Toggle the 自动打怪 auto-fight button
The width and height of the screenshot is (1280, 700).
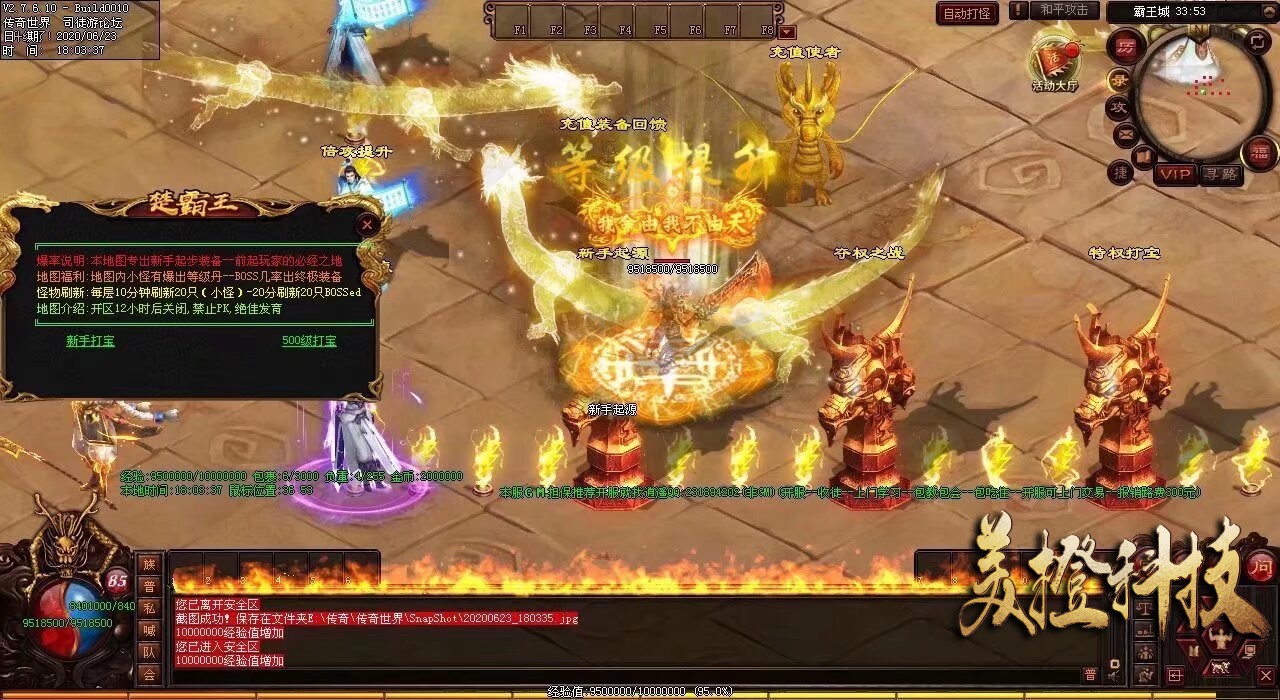click(968, 13)
